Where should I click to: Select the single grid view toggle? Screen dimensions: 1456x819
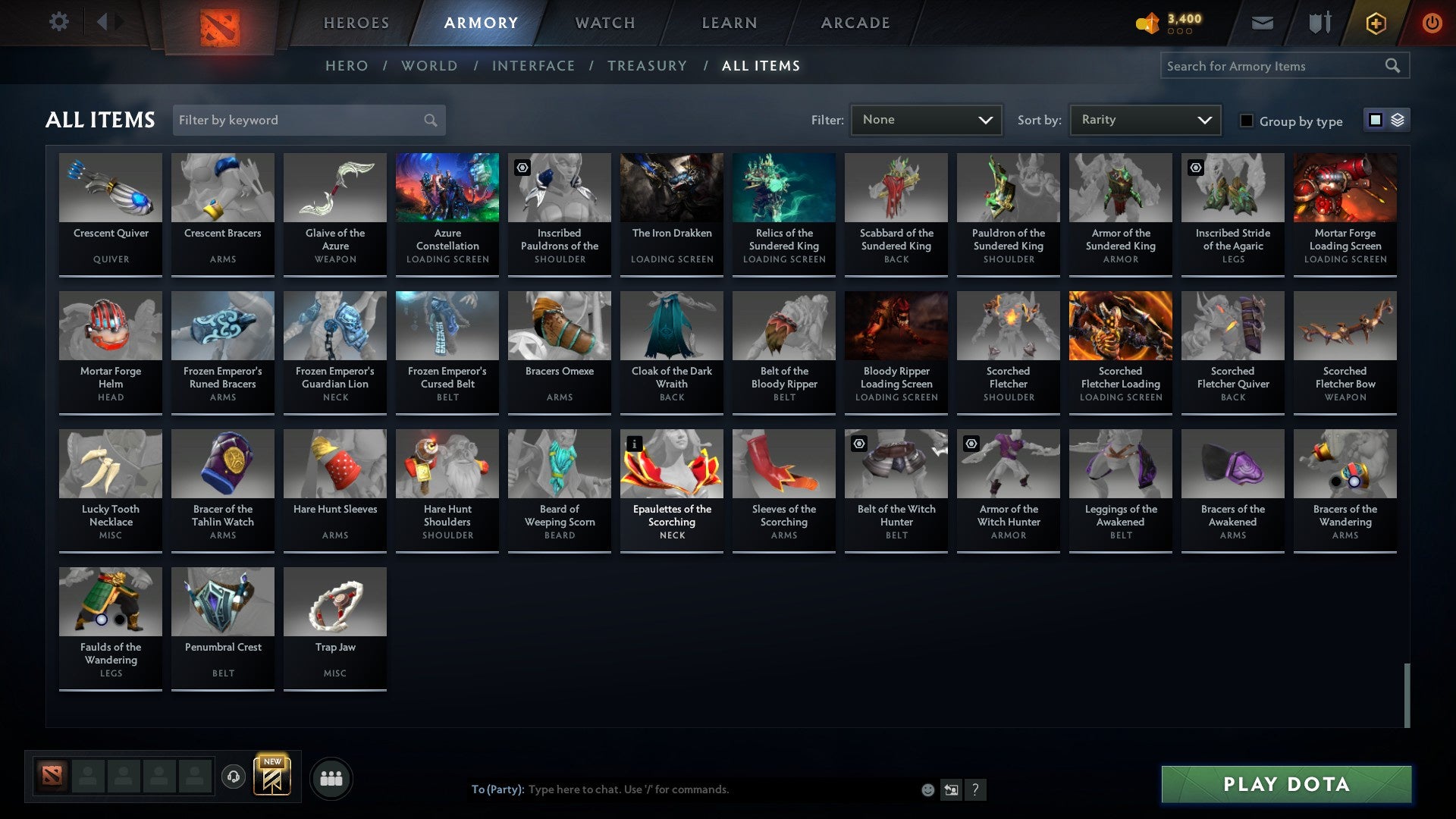click(1375, 120)
